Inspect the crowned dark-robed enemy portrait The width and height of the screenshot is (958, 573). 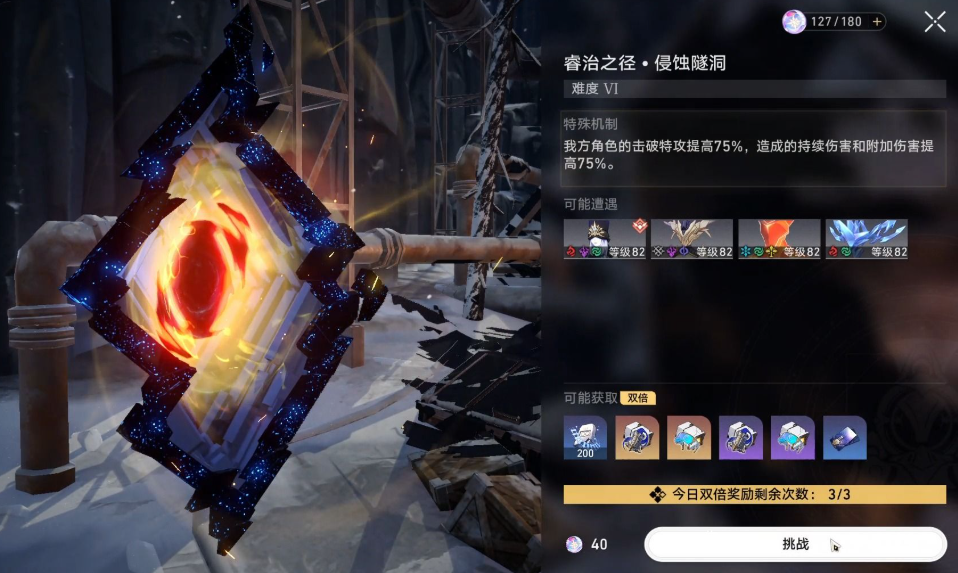tap(605, 240)
